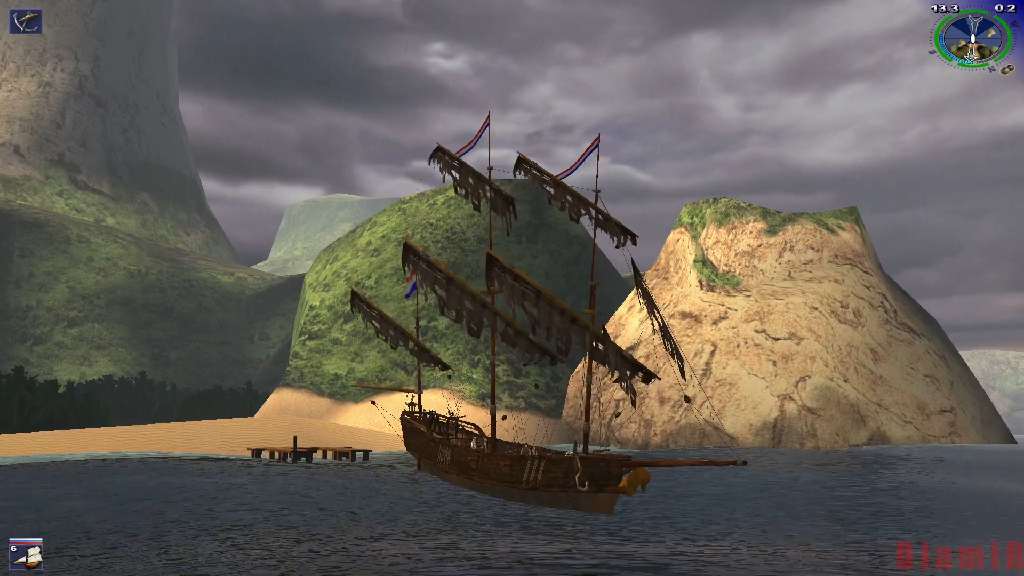Click the spyglass command icon

click(x=26, y=21)
